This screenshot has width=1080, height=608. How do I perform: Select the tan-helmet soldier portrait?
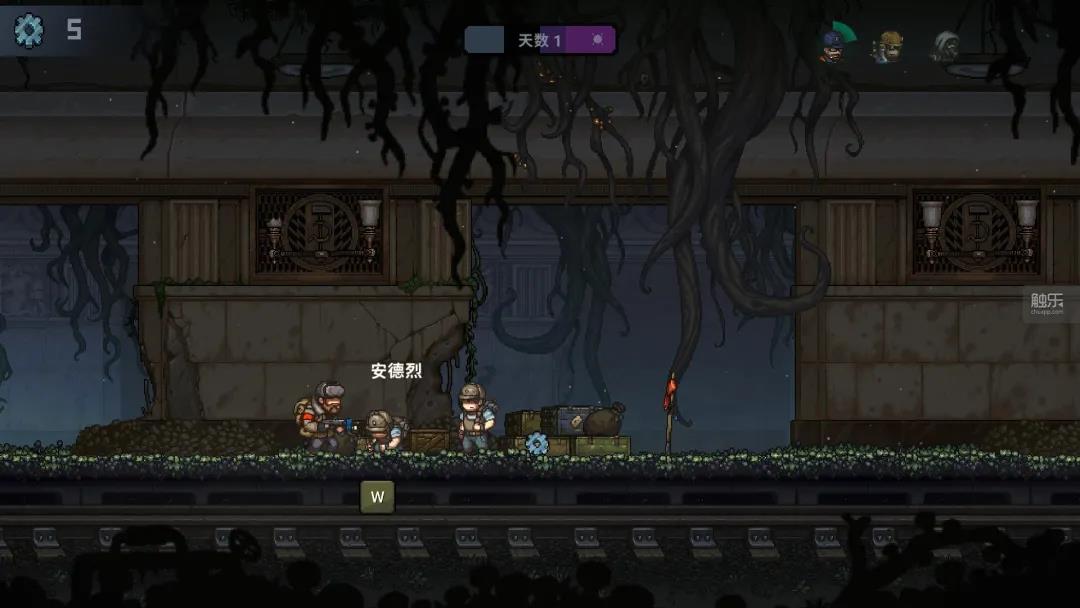[889, 45]
